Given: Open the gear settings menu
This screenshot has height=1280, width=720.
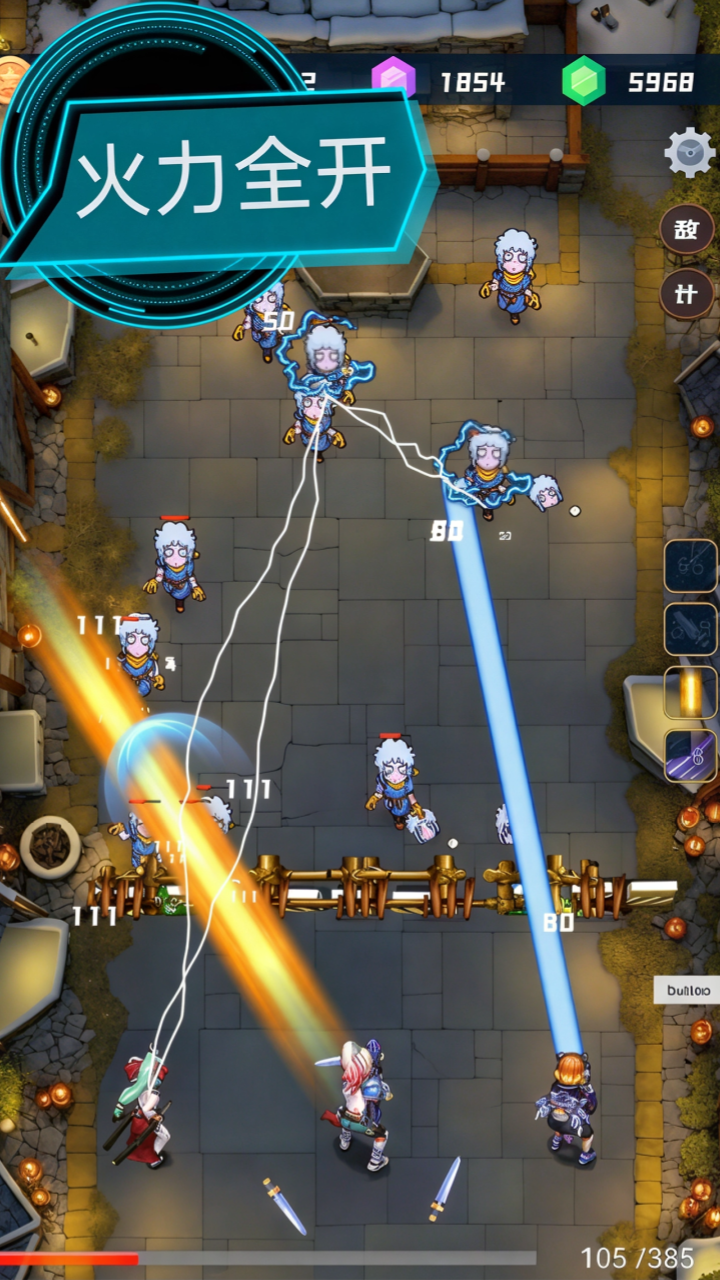Looking at the screenshot, I should 689,152.
